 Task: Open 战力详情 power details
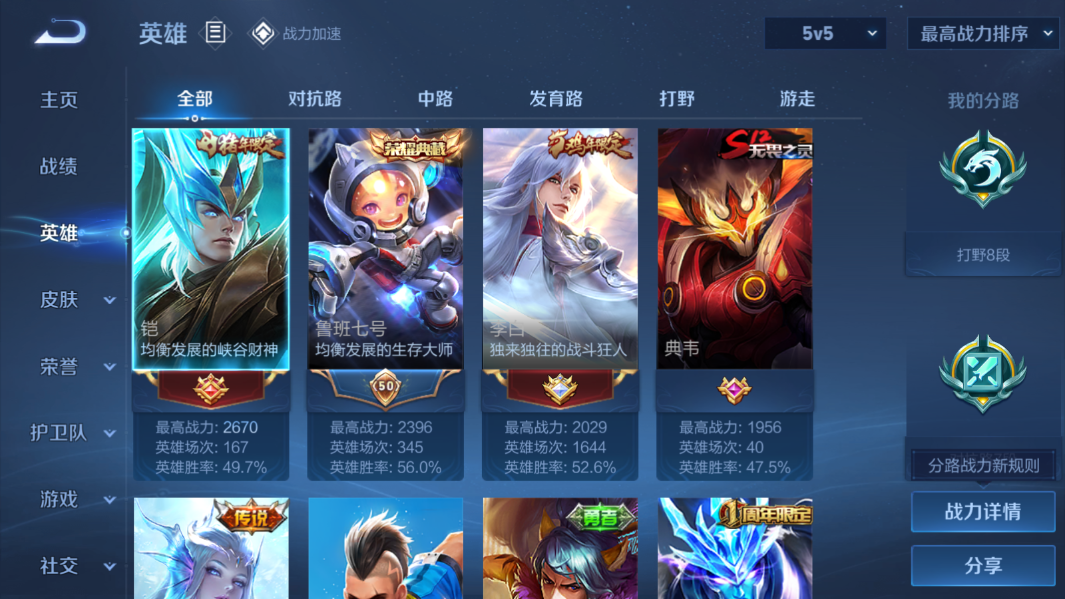983,512
